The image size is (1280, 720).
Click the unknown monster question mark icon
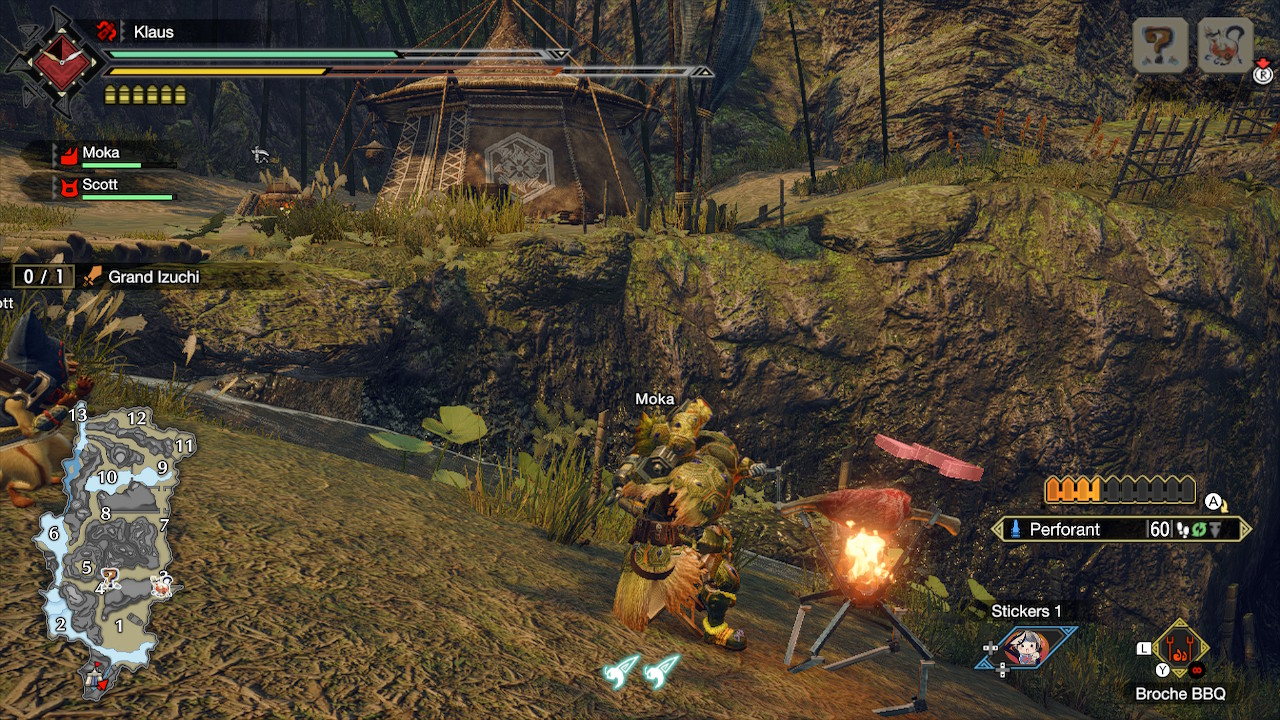1160,45
